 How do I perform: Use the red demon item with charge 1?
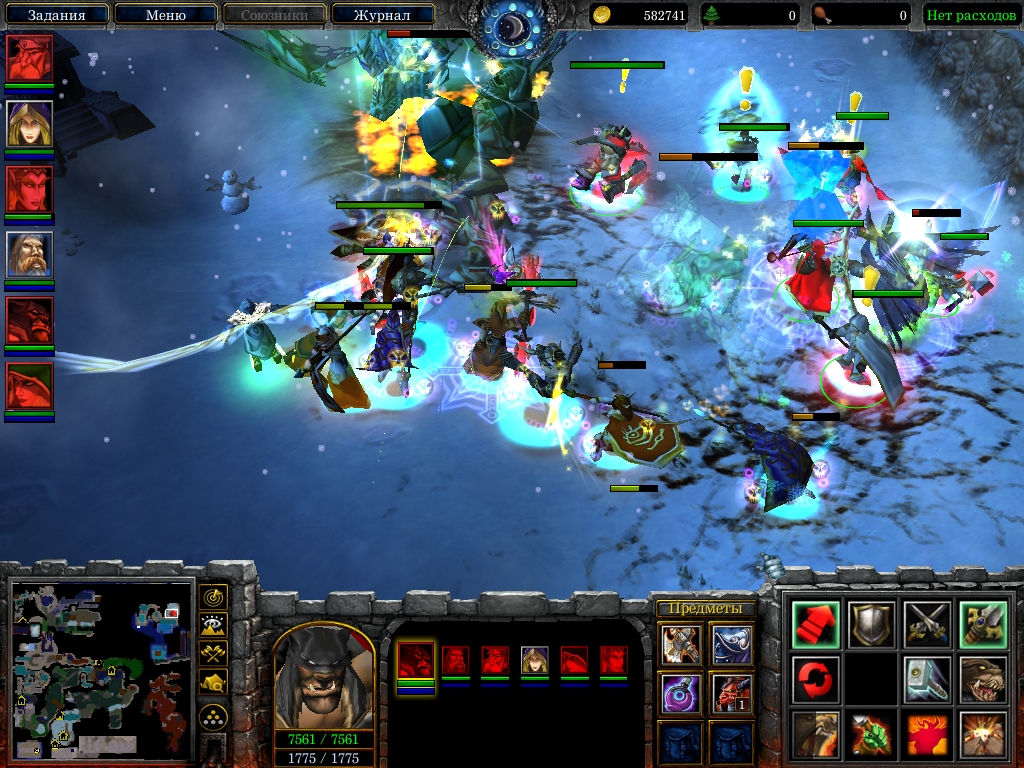tap(730, 693)
